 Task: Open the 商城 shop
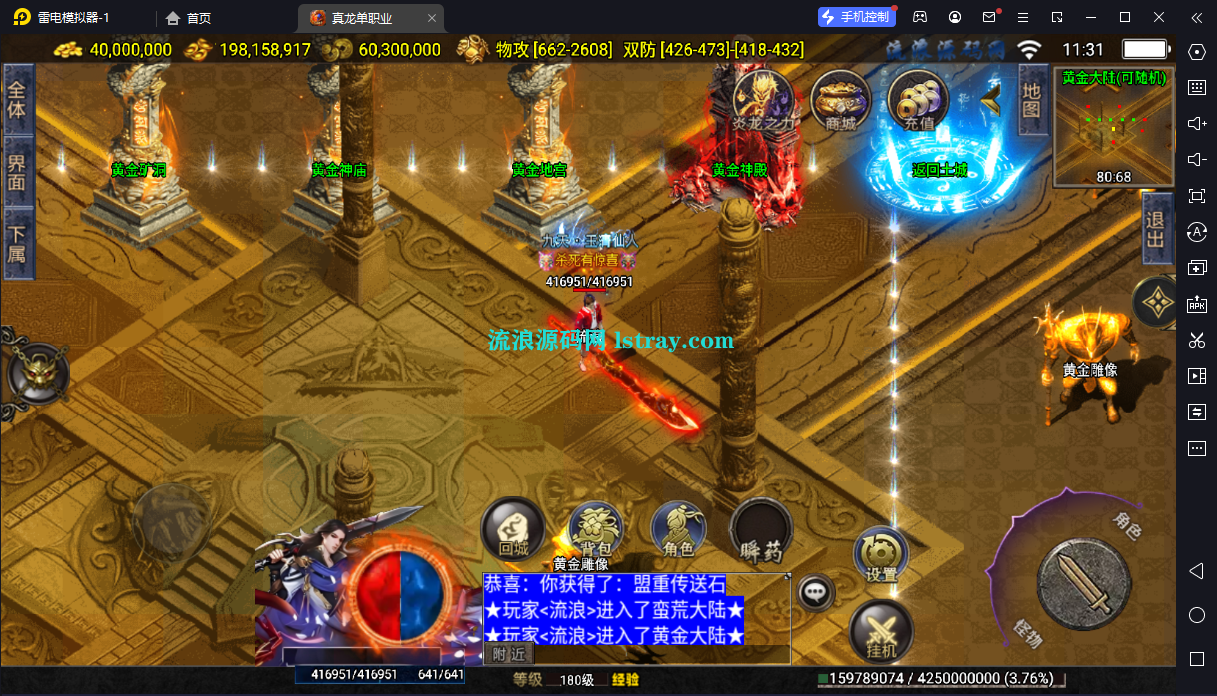point(840,98)
